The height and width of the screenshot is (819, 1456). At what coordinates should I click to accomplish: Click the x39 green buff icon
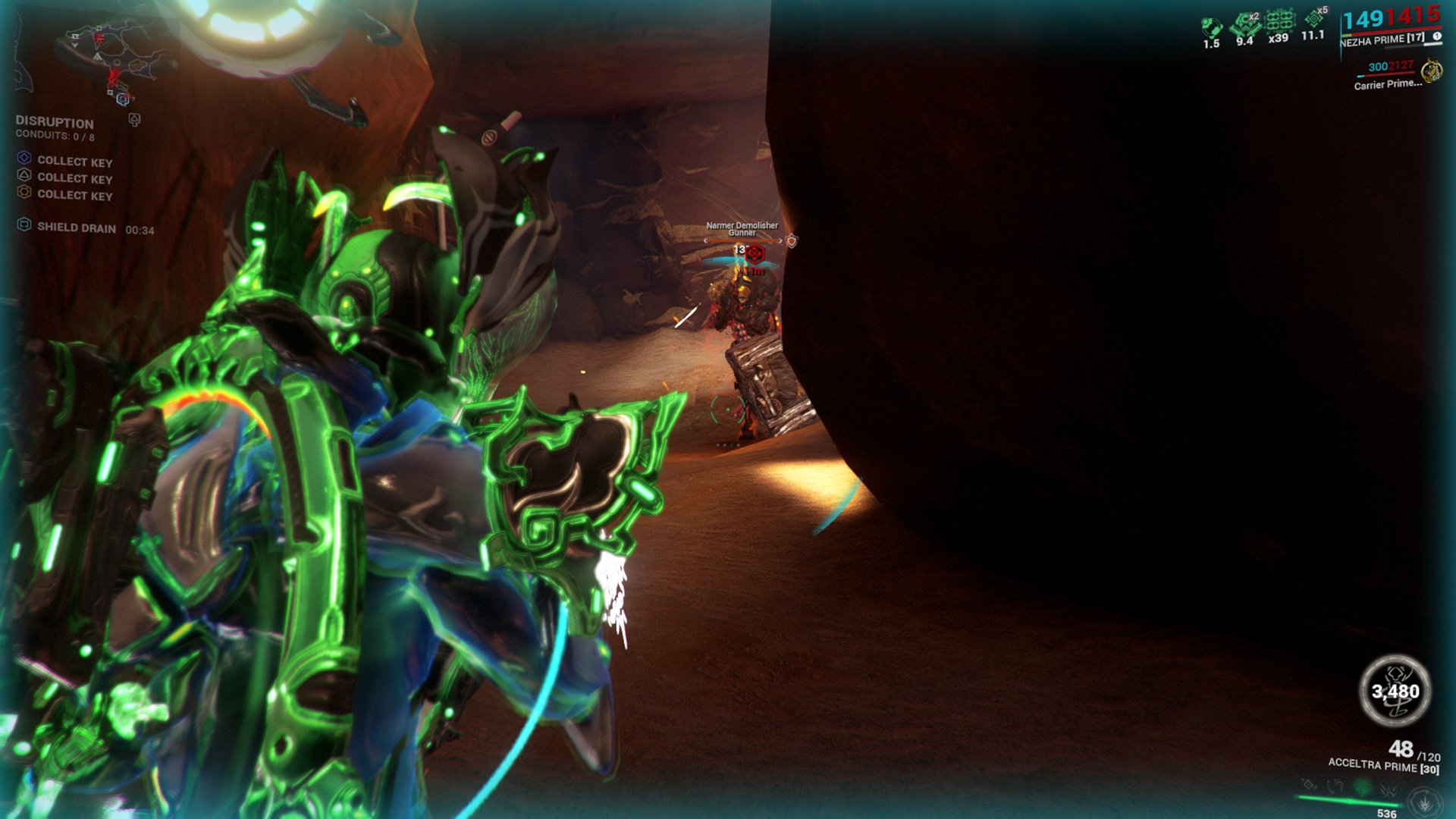[x=1279, y=21]
